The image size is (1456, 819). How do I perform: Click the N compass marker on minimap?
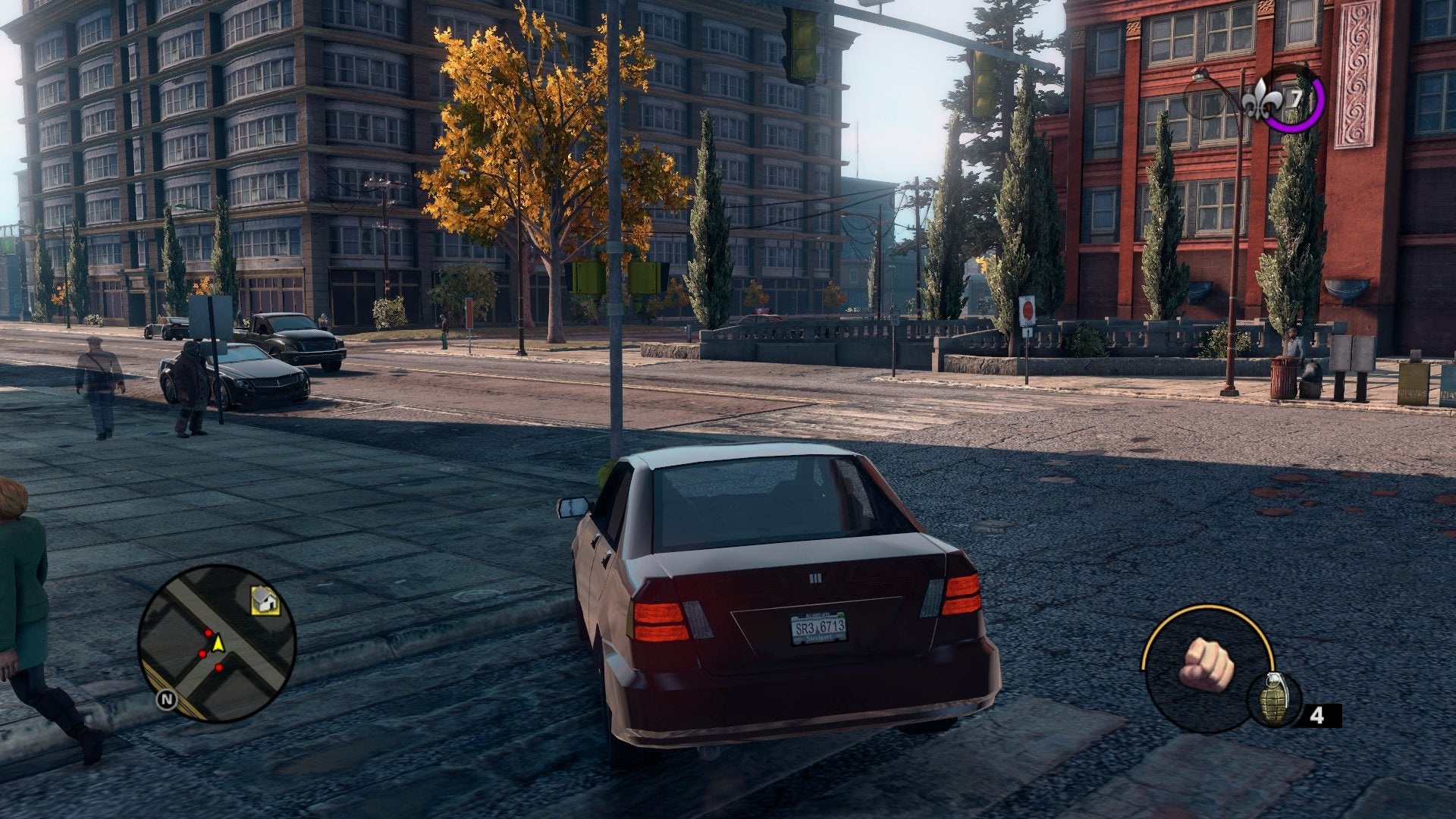[x=166, y=700]
